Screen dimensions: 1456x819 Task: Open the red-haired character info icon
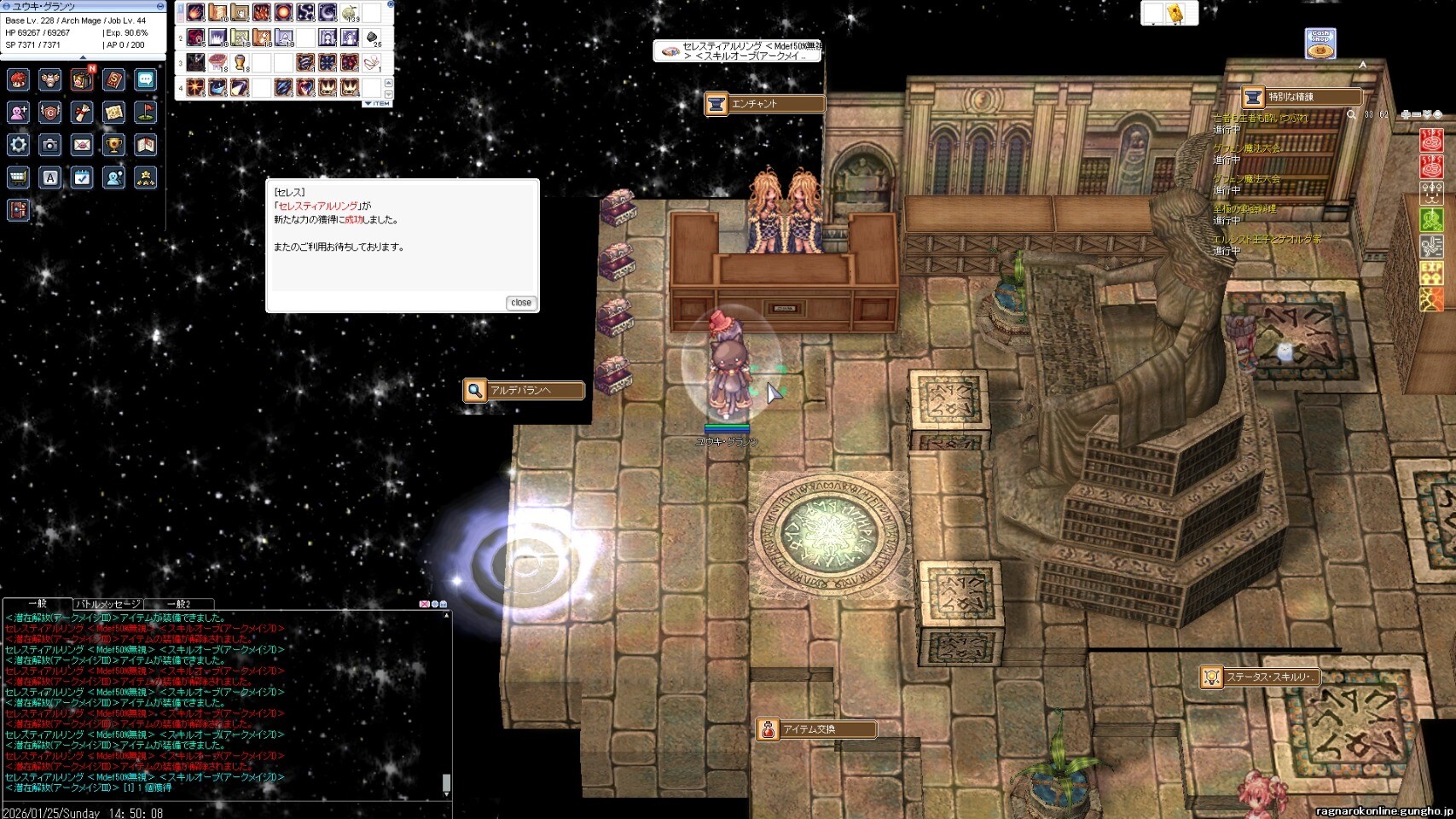pos(18,79)
